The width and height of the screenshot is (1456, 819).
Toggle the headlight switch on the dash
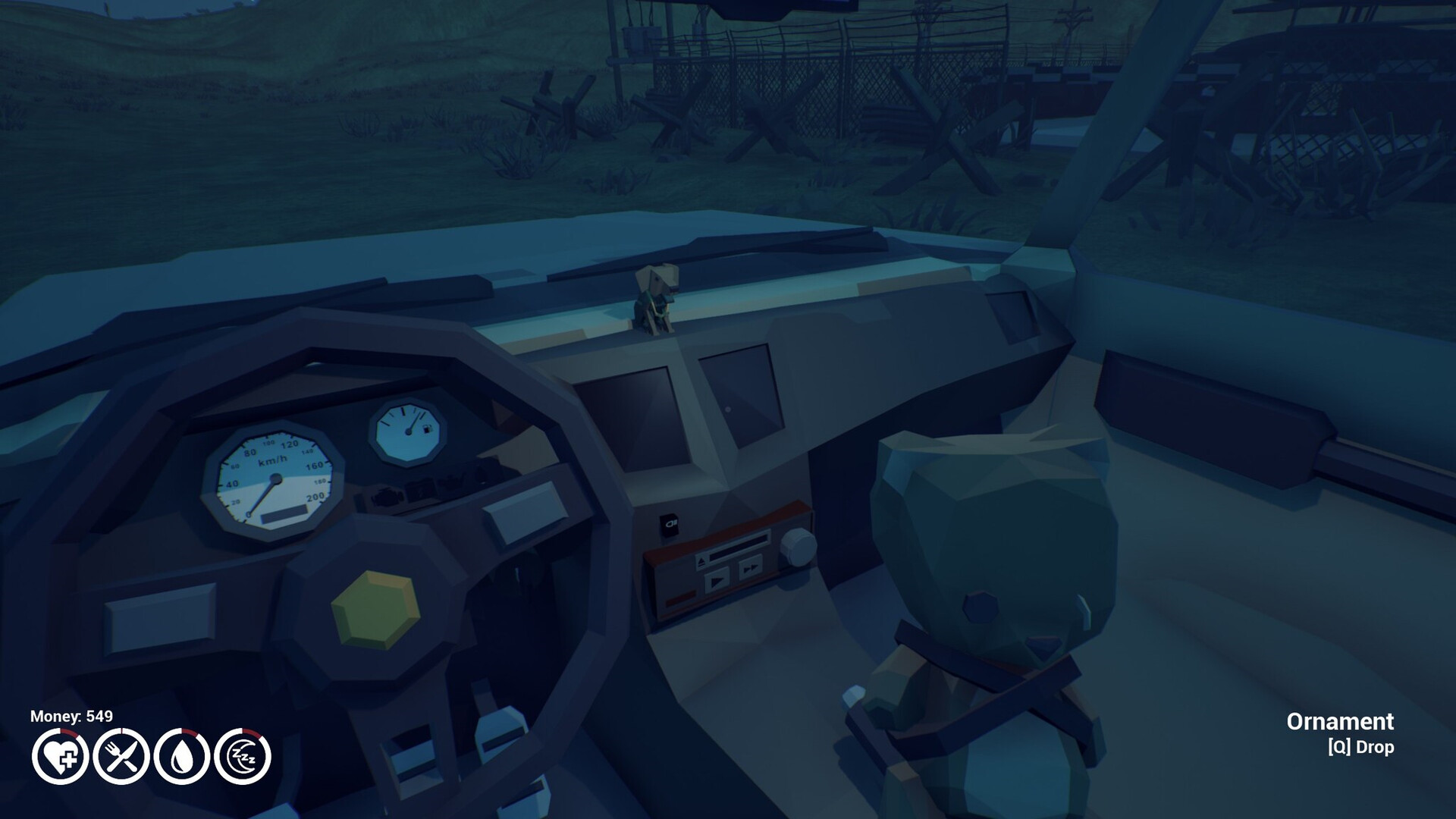(669, 525)
